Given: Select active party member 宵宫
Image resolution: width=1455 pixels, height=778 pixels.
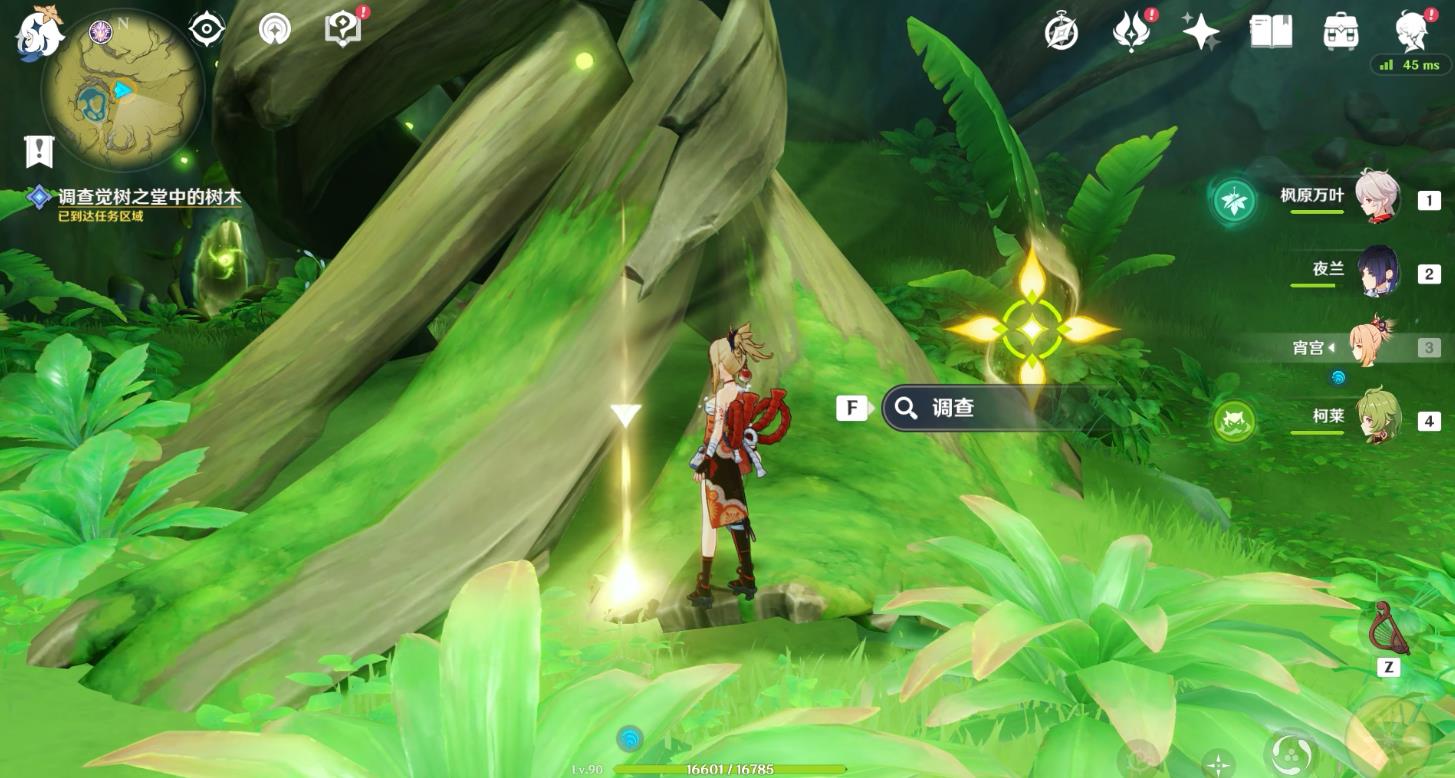Looking at the screenshot, I should click(x=1371, y=345).
